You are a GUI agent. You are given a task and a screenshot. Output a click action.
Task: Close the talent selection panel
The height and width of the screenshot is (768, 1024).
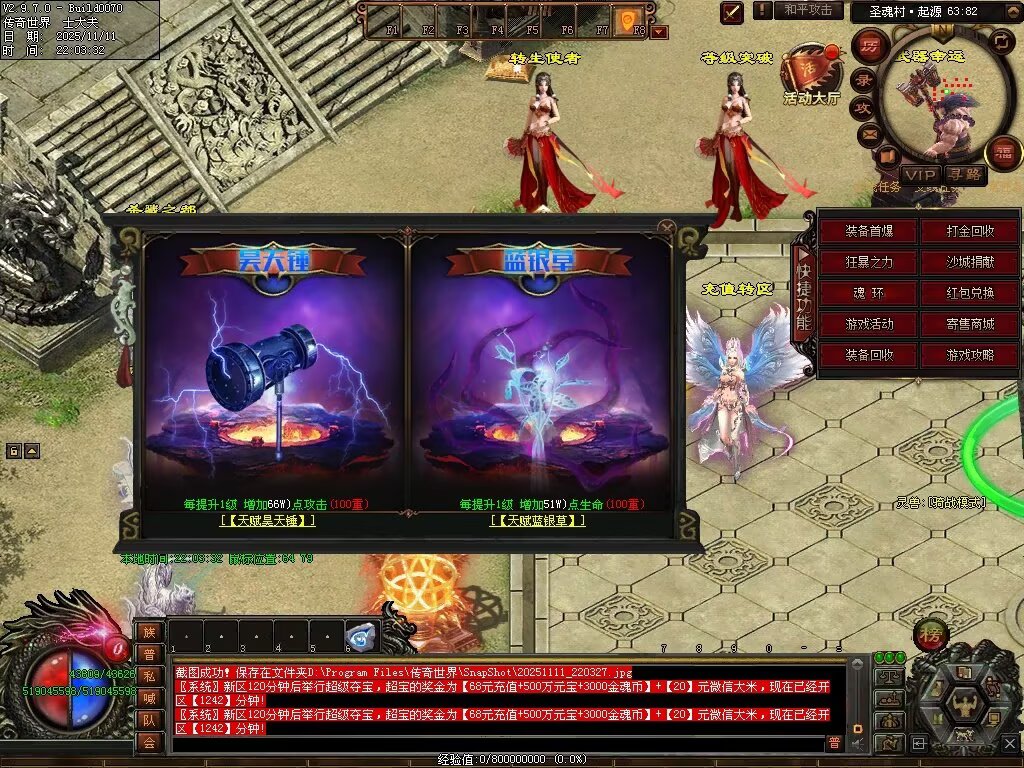667,227
